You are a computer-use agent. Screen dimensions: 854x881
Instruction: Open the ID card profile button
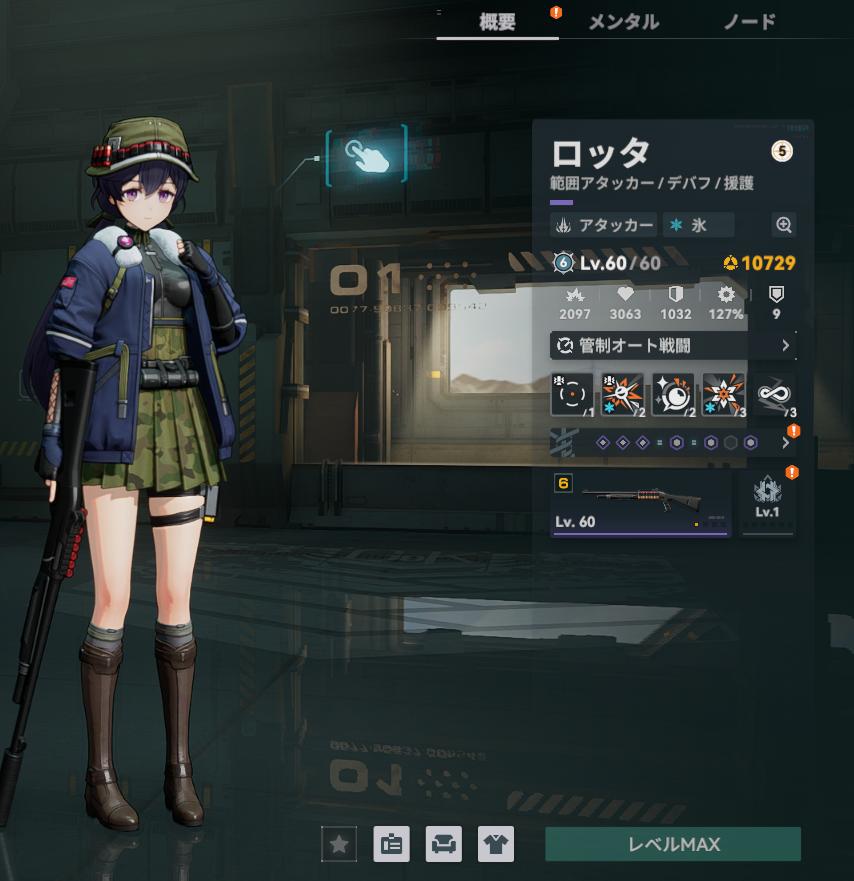(x=391, y=845)
